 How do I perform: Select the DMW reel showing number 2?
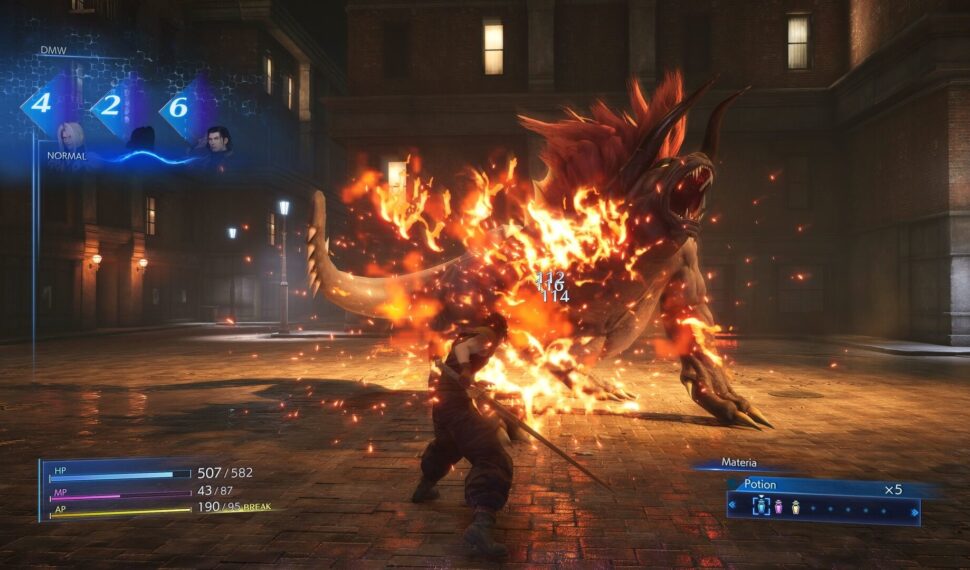[x=109, y=106]
